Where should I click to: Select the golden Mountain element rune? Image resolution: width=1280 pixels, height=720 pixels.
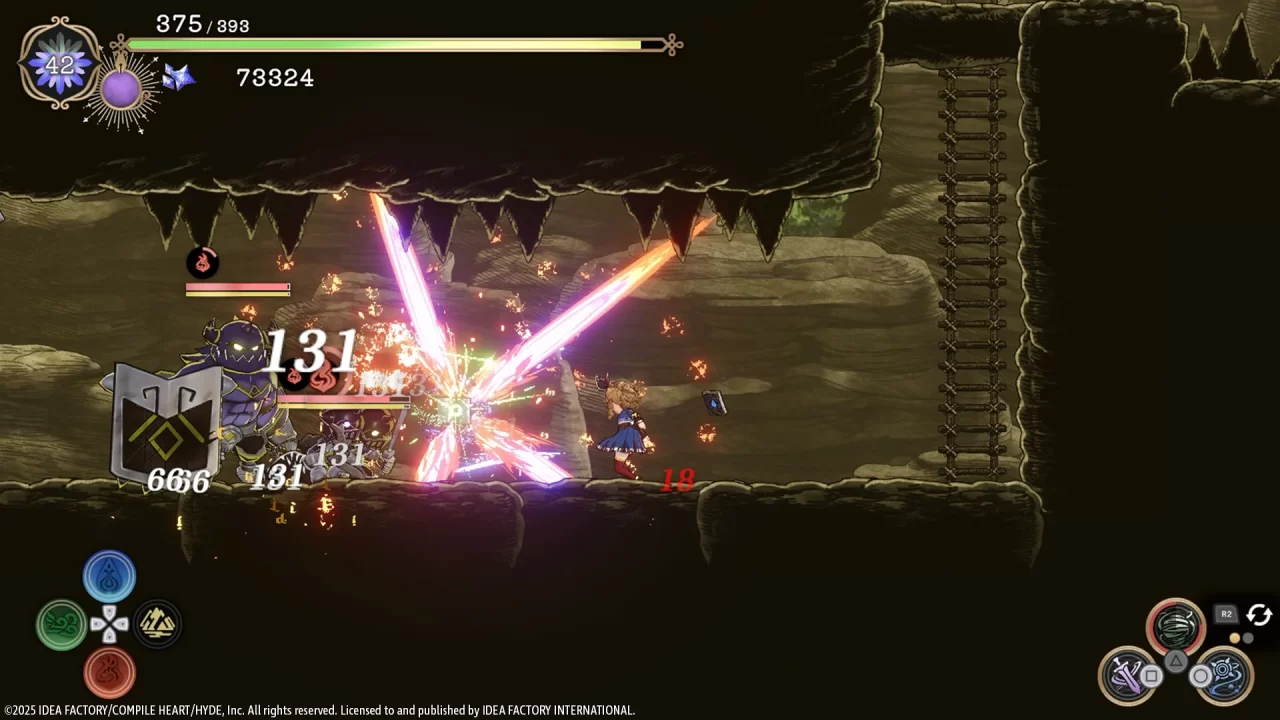tap(158, 624)
